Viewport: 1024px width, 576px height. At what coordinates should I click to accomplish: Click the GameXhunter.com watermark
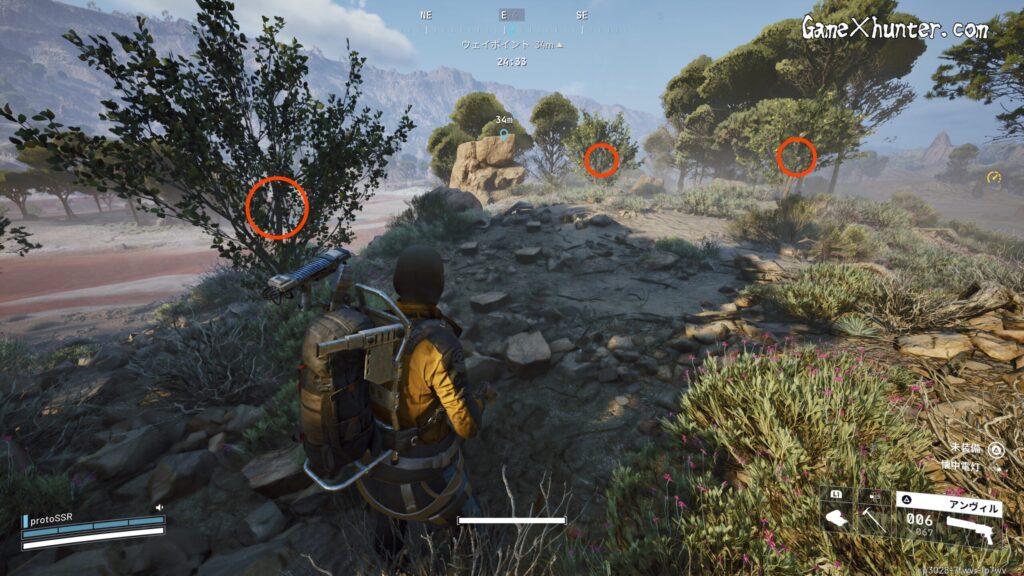(x=894, y=29)
